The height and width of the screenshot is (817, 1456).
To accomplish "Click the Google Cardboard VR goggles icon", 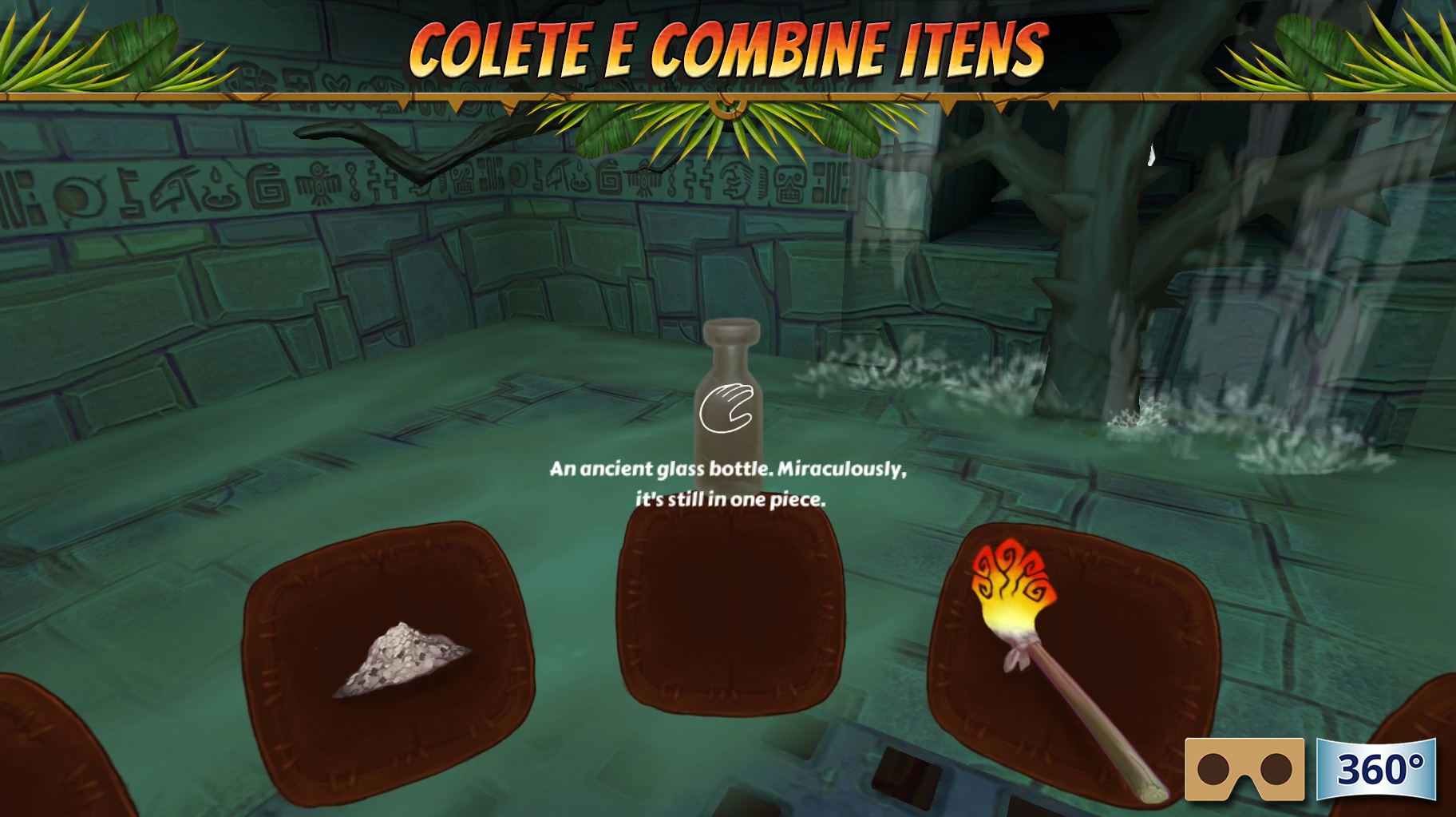I will click(x=1246, y=770).
